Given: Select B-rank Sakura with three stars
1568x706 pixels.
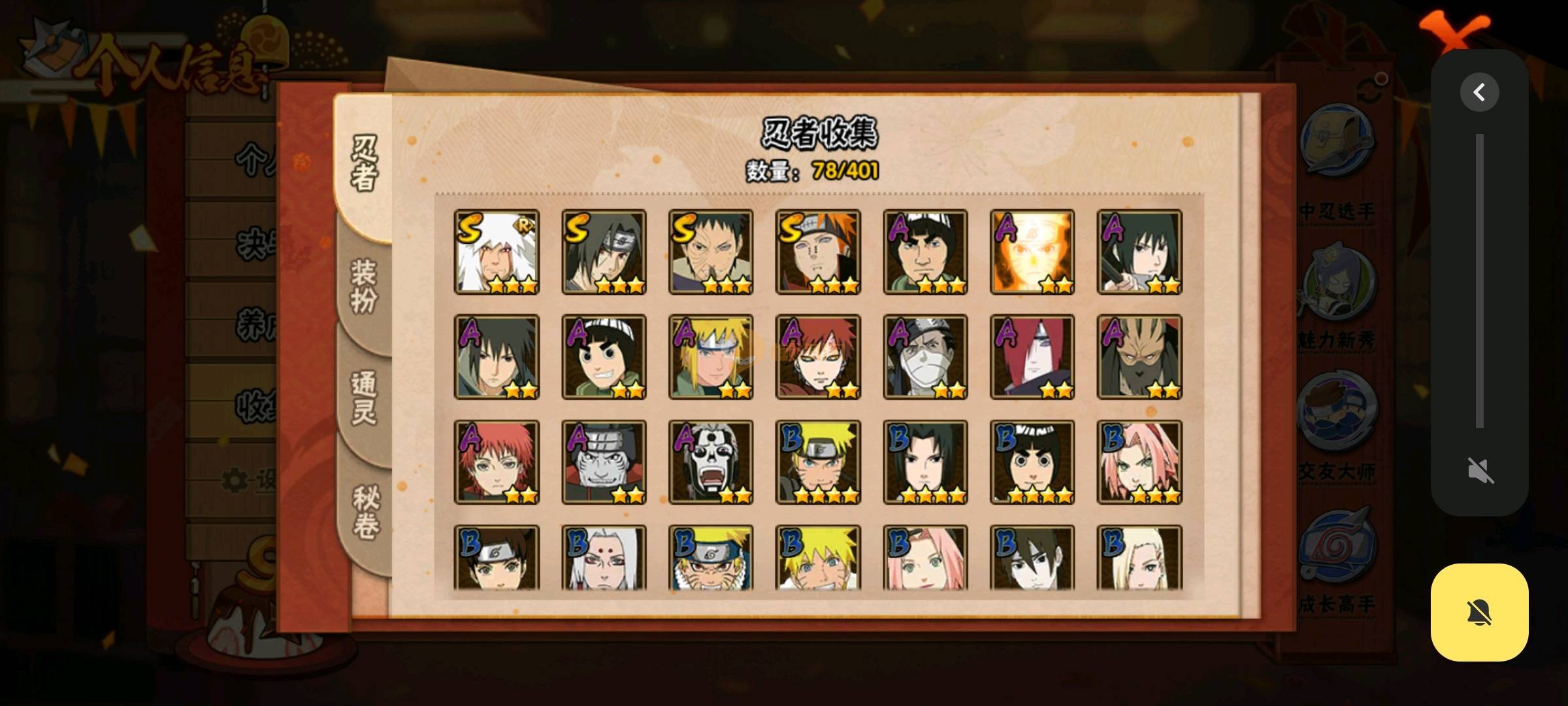Looking at the screenshot, I should point(1139,462).
